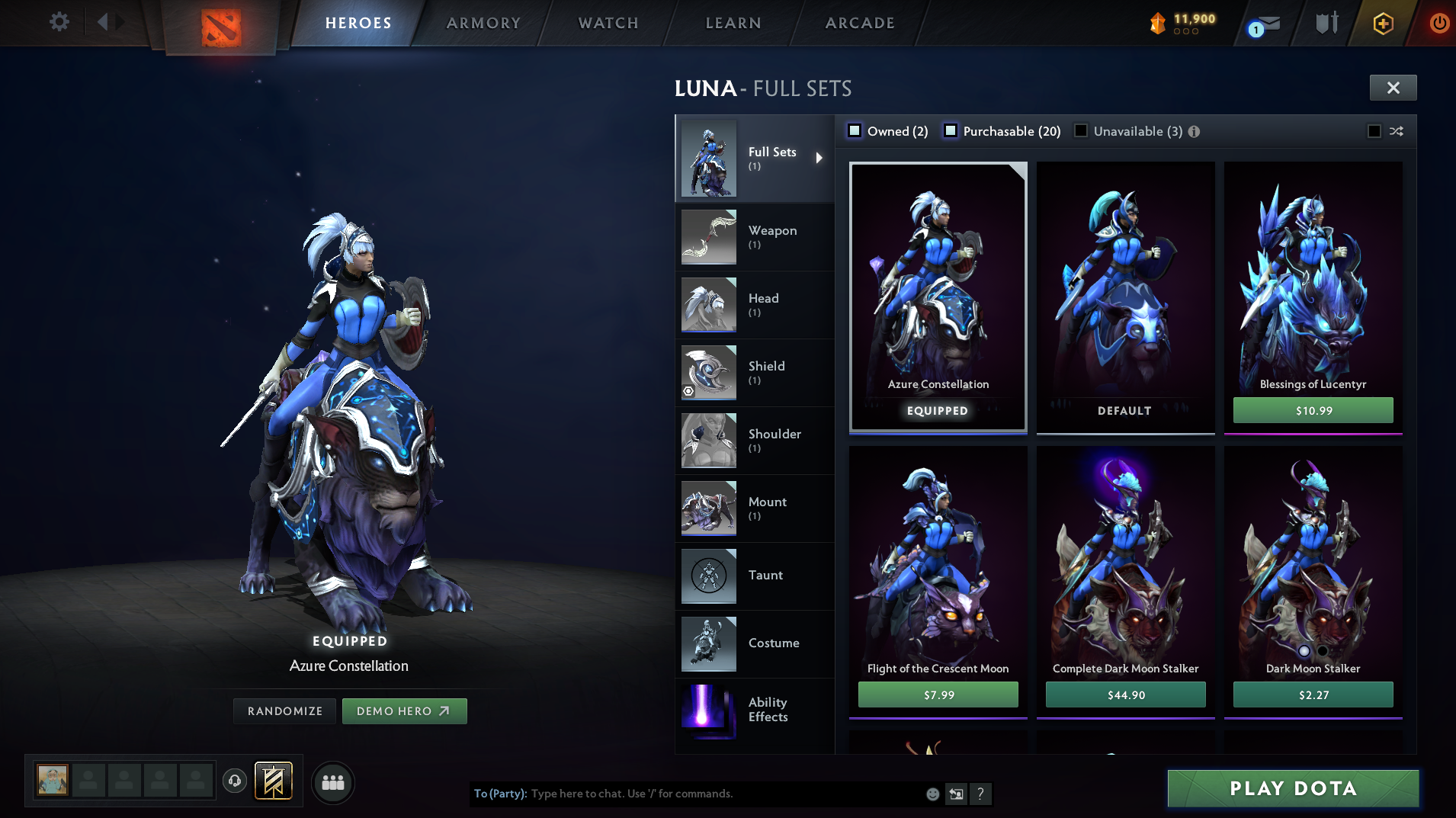Click the shuffle cosmetics icon
The width and height of the screenshot is (1456, 818).
(1397, 131)
